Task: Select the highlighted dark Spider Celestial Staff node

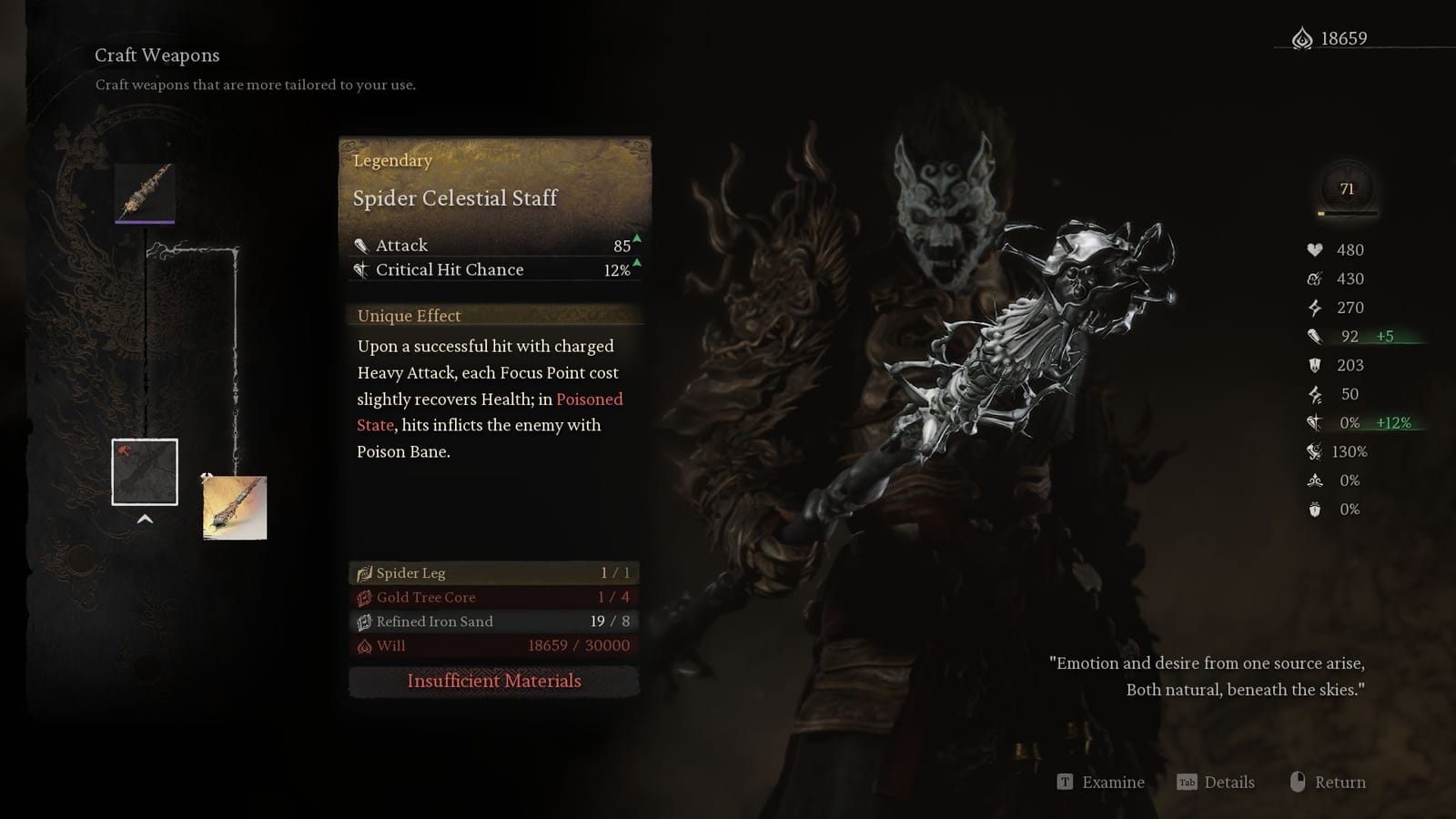Action: (x=145, y=472)
